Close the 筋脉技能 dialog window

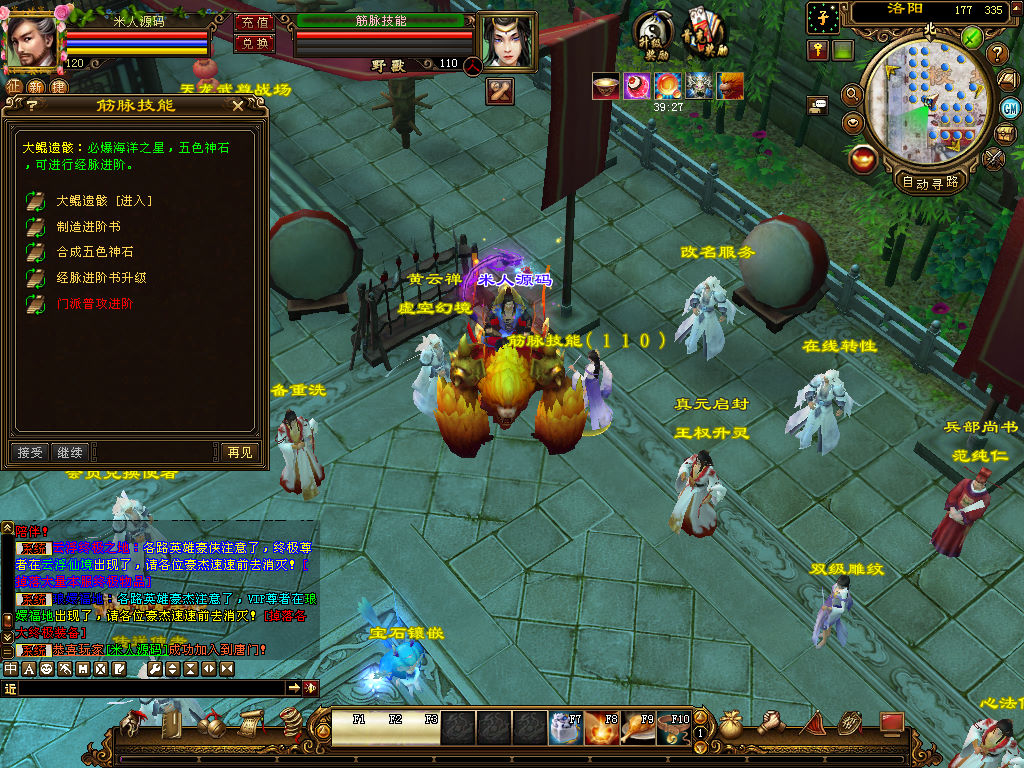click(x=237, y=105)
